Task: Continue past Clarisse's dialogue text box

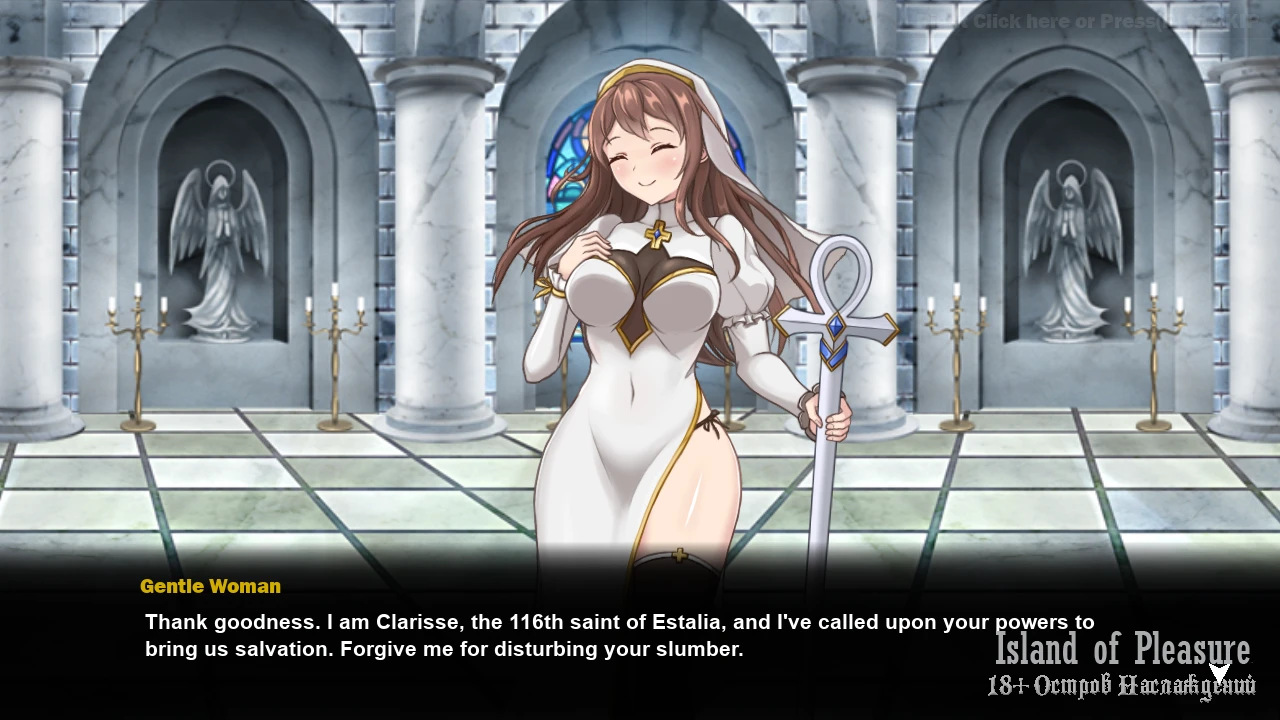Action: [620, 636]
